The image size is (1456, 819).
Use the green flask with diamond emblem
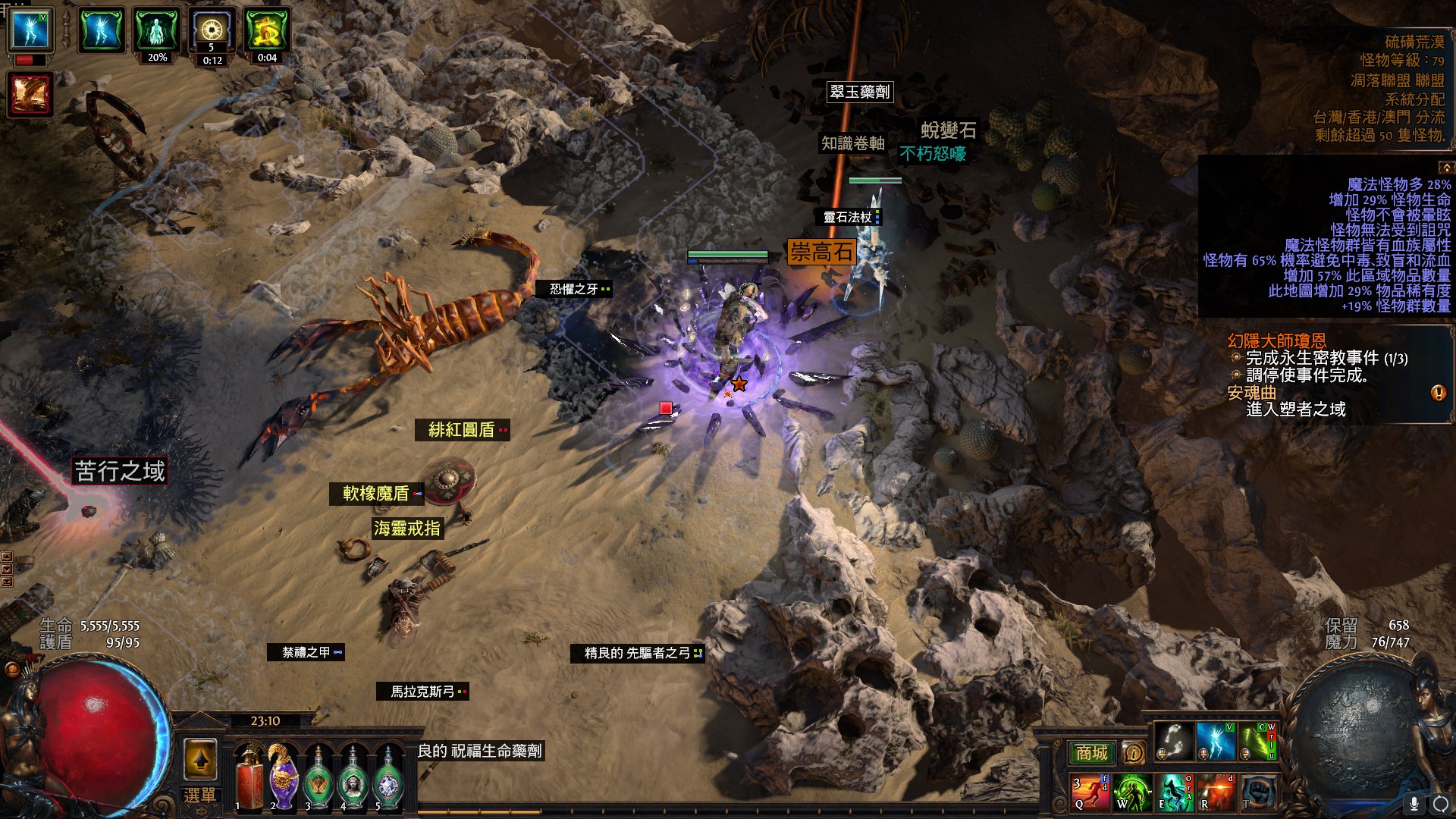pyautogui.click(x=388, y=777)
